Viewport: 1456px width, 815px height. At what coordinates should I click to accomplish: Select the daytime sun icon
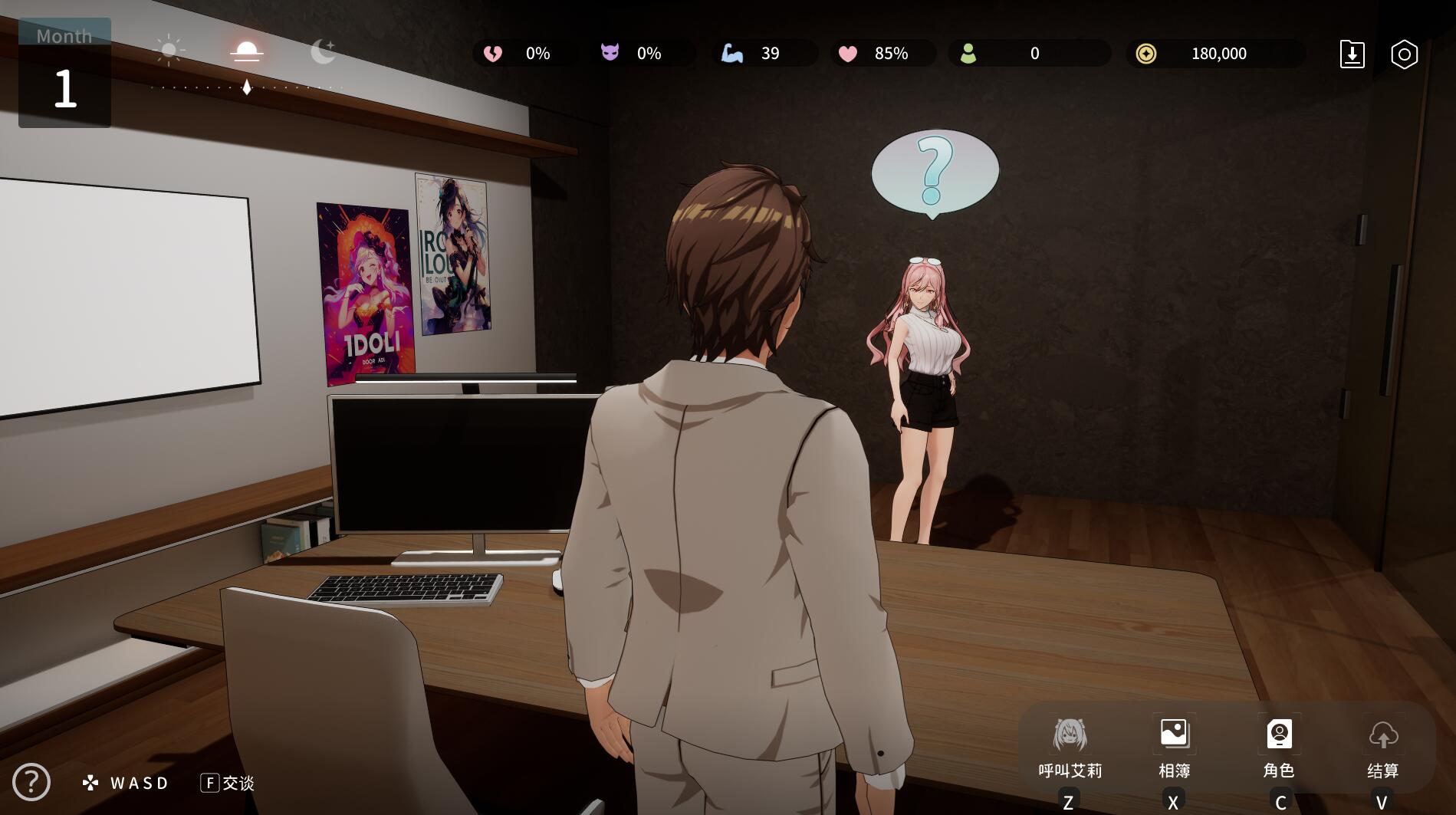click(169, 51)
